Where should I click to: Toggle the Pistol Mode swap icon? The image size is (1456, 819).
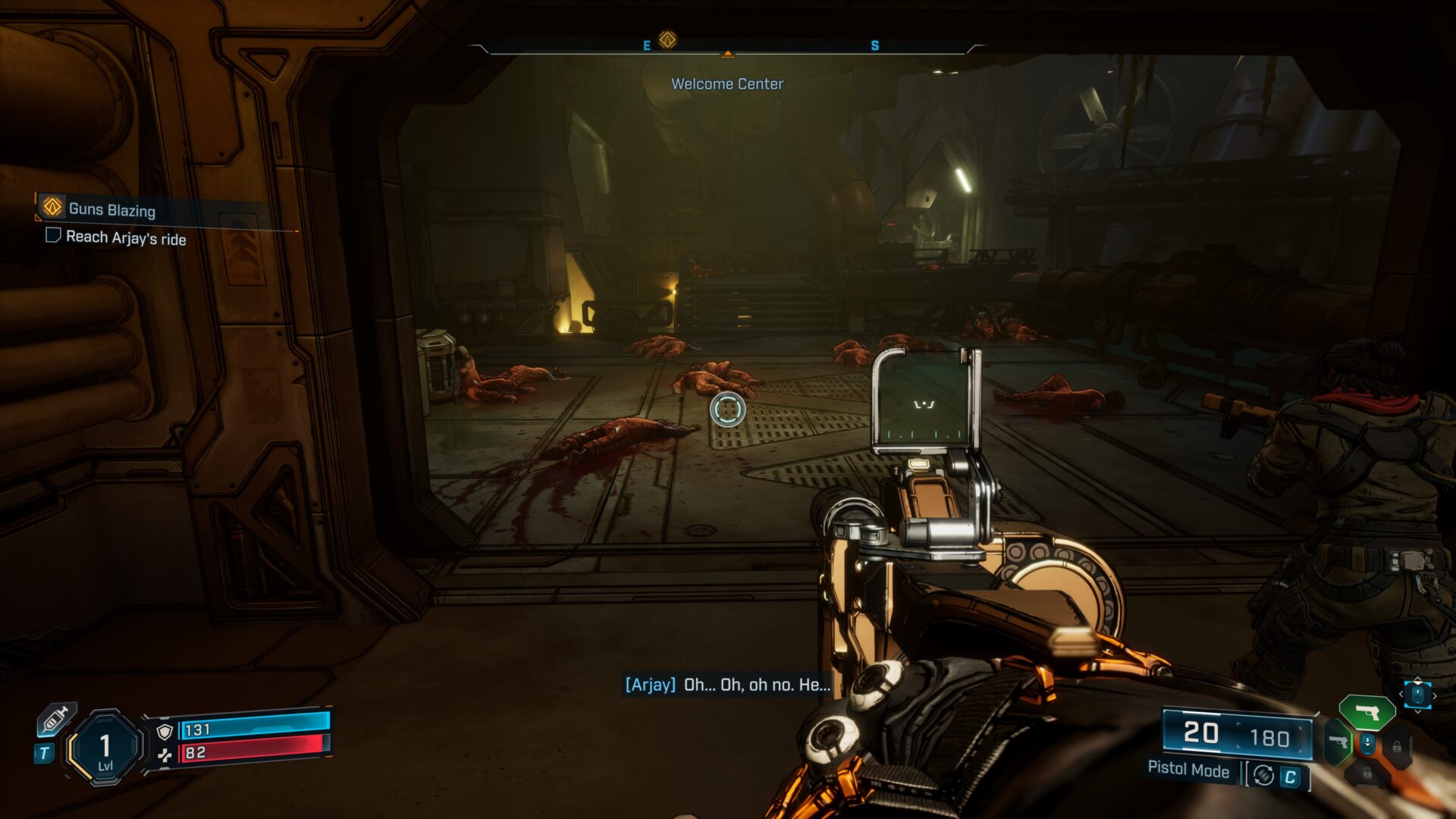(x=1263, y=775)
